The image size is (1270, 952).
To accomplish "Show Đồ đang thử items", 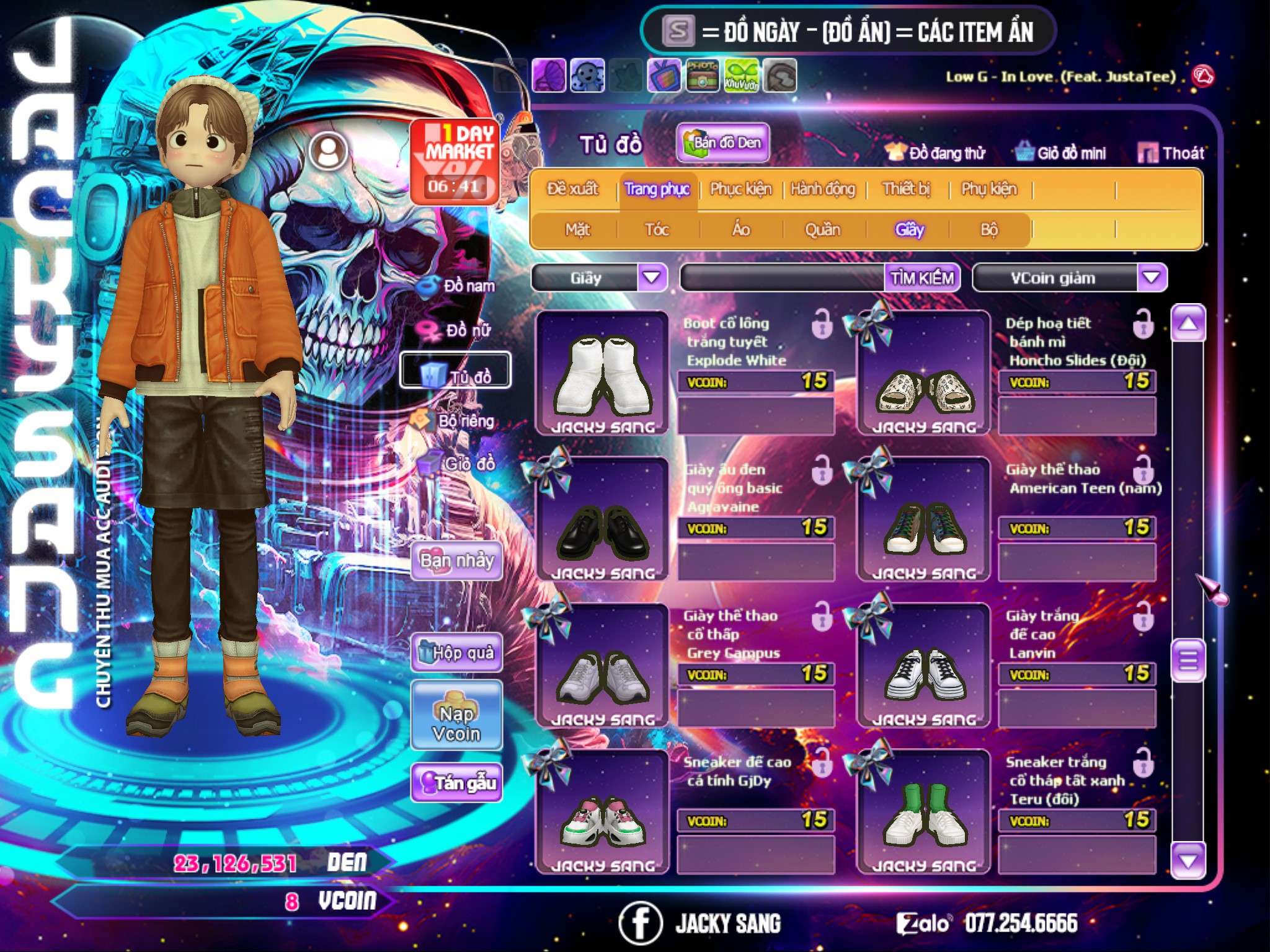I will point(935,153).
